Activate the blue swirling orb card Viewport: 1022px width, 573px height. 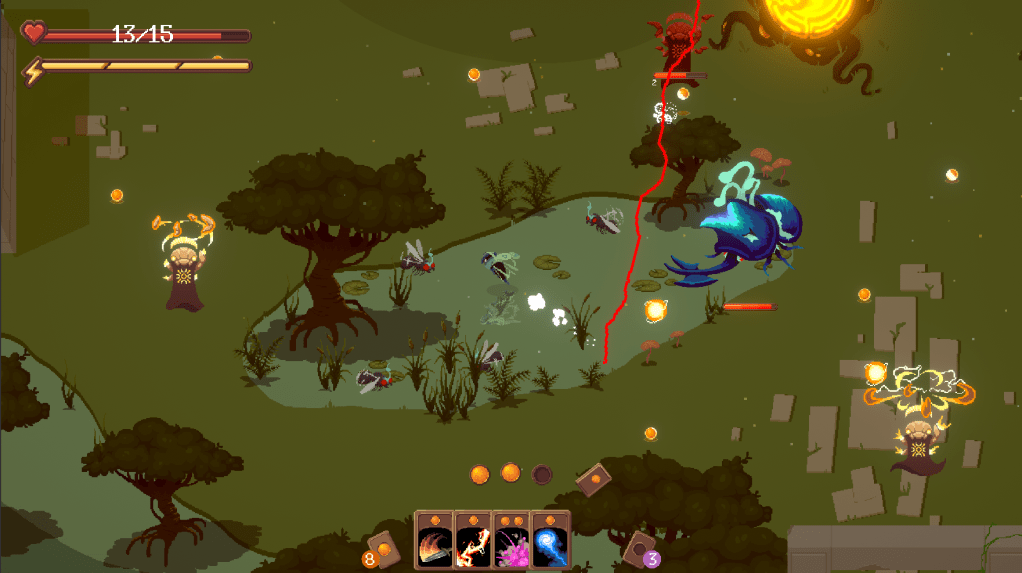point(550,542)
